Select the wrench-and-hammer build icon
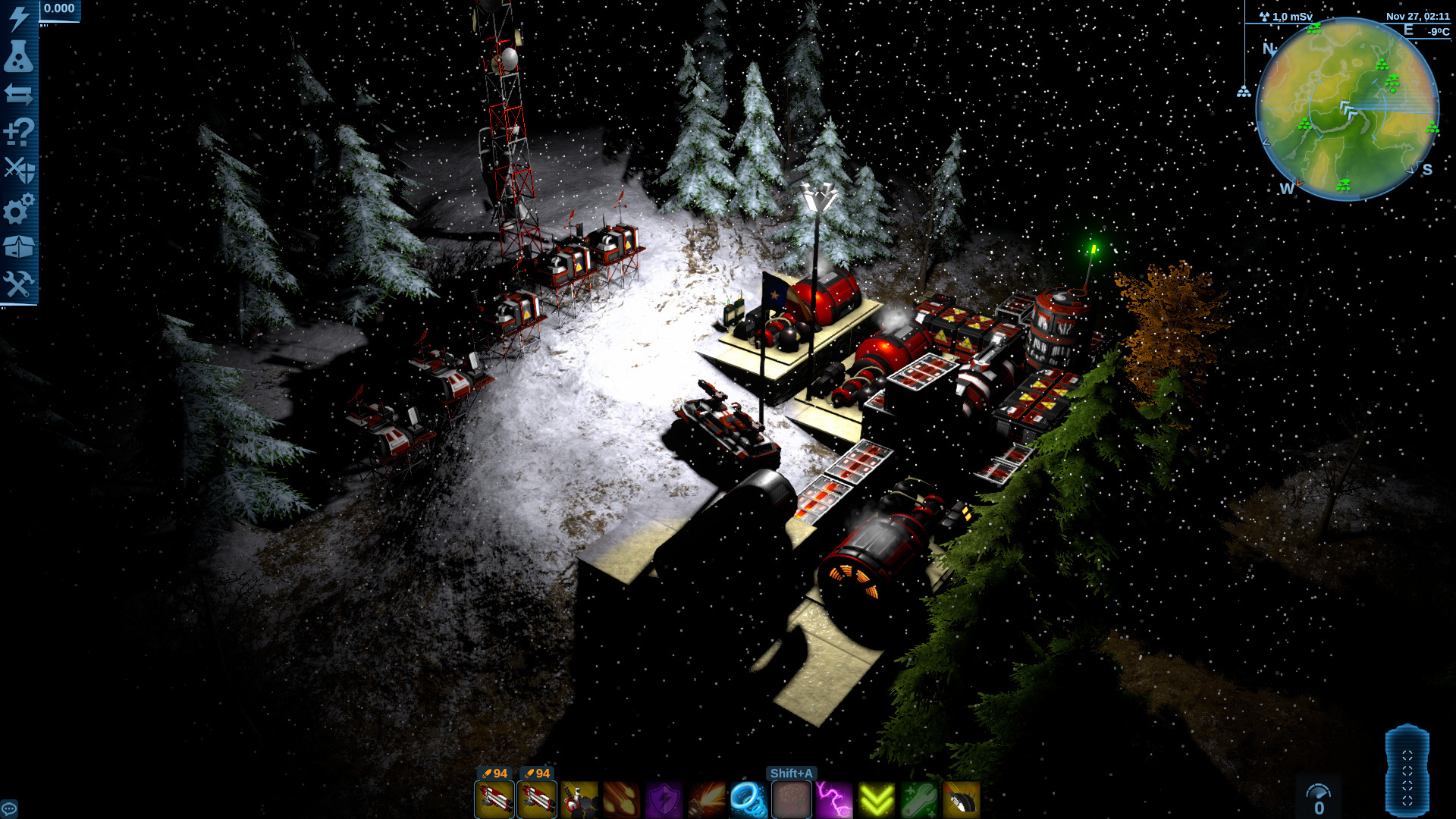Image resolution: width=1456 pixels, height=819 pixels. pyautogui.click(x=19, y=281)
